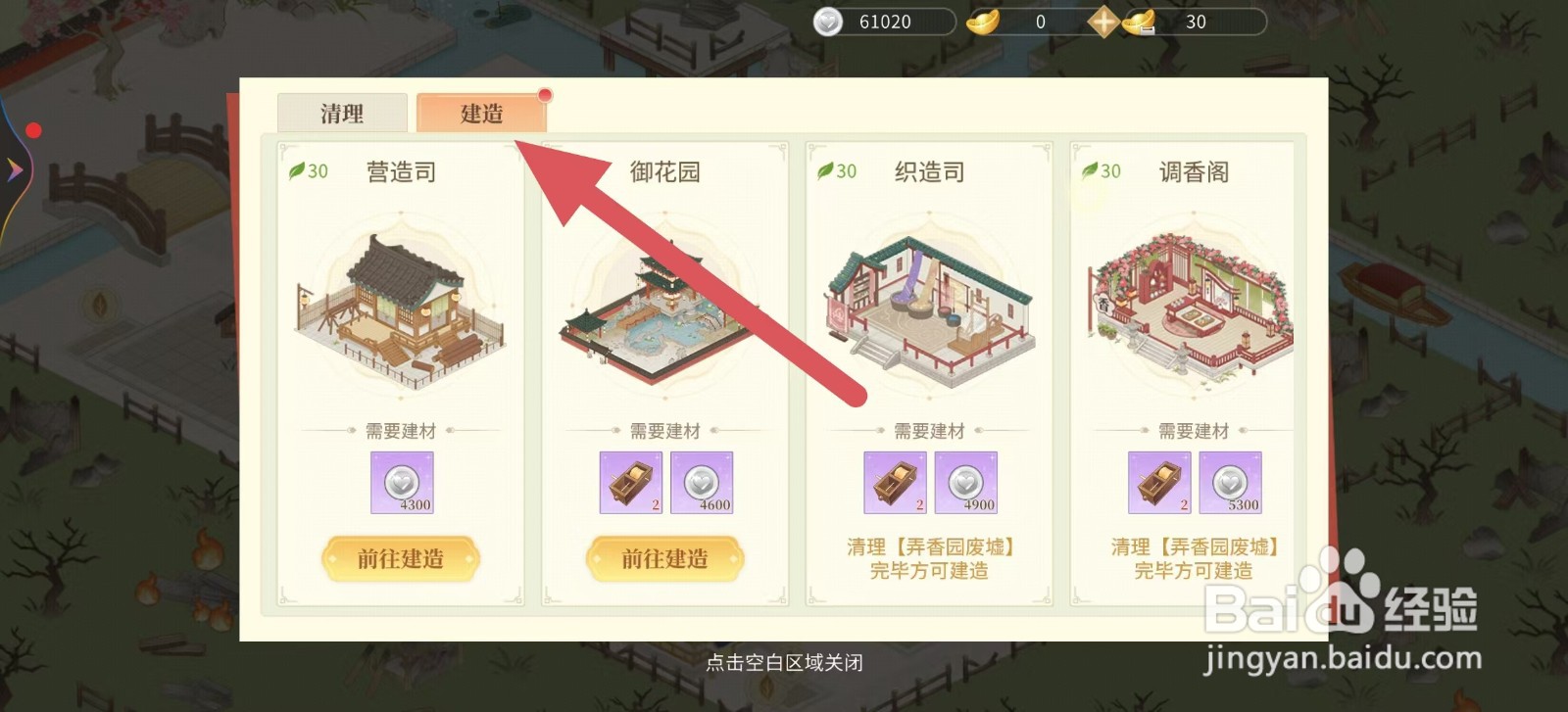Viewport: 1568px width, 712px height.
Task: Click the red dot marker on left screen edge
Action: pos(36,128)
